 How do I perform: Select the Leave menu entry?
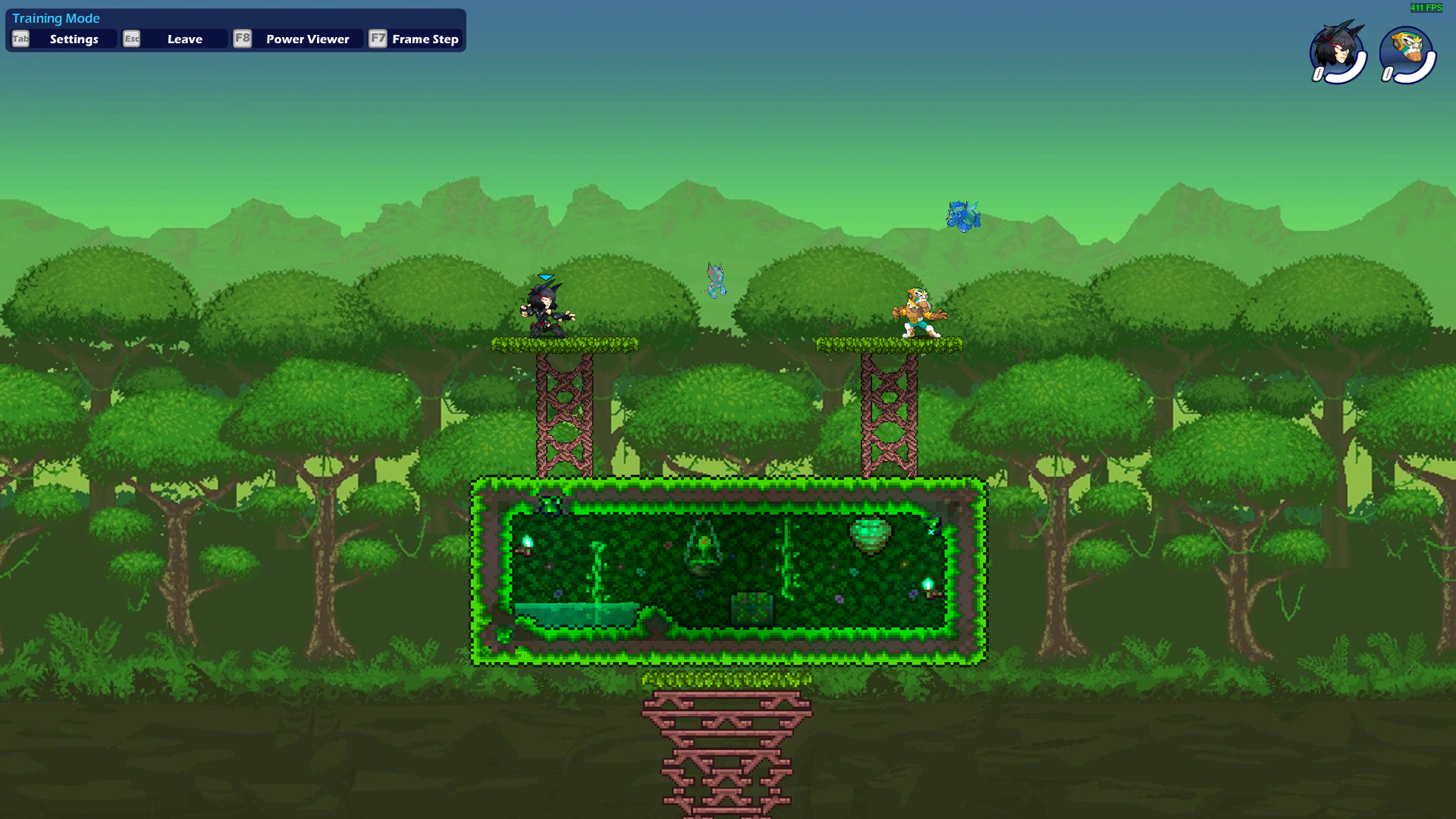184,39
